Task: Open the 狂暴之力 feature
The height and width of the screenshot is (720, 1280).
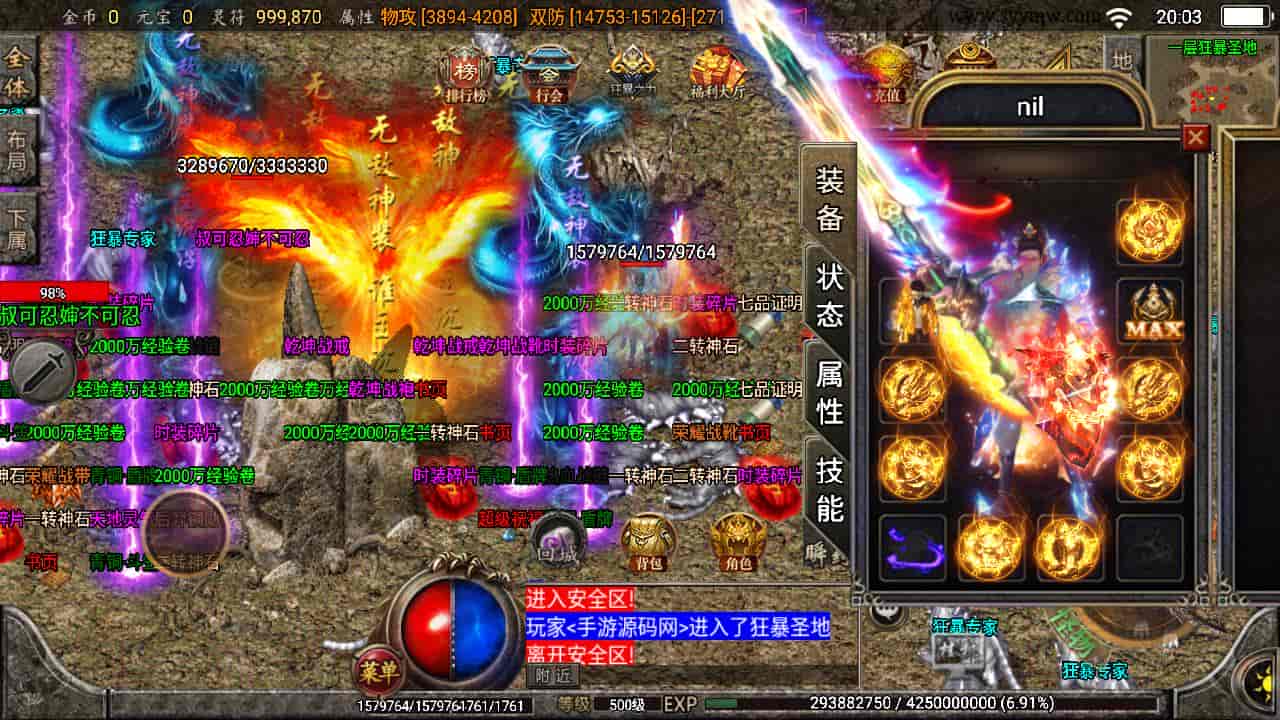Action: 634,74
